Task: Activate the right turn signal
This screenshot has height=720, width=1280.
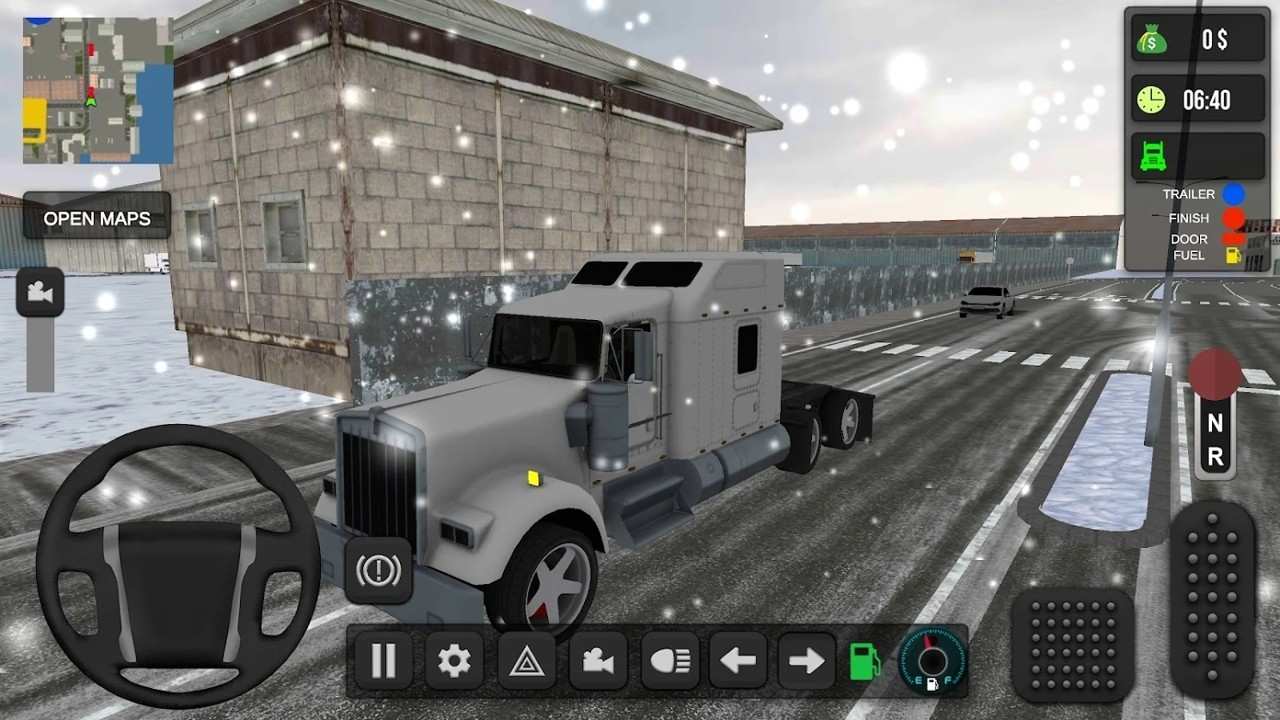Action: point(806,661)
